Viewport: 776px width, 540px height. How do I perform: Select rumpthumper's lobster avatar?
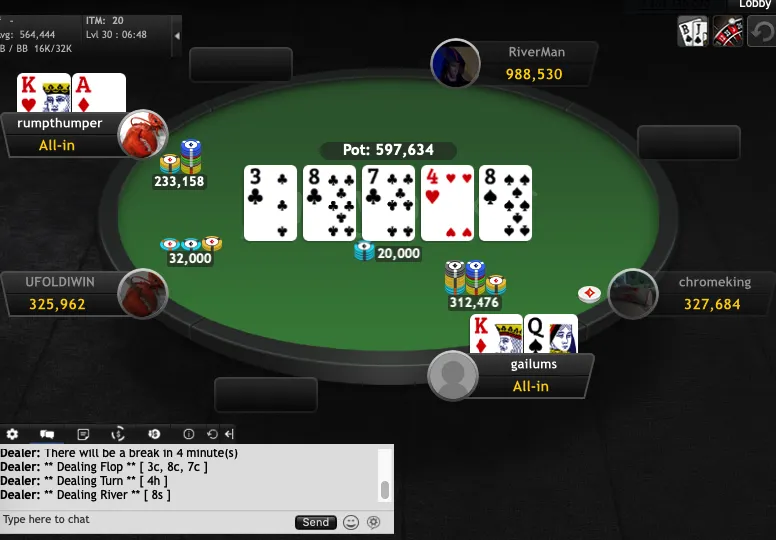point(142,134)
